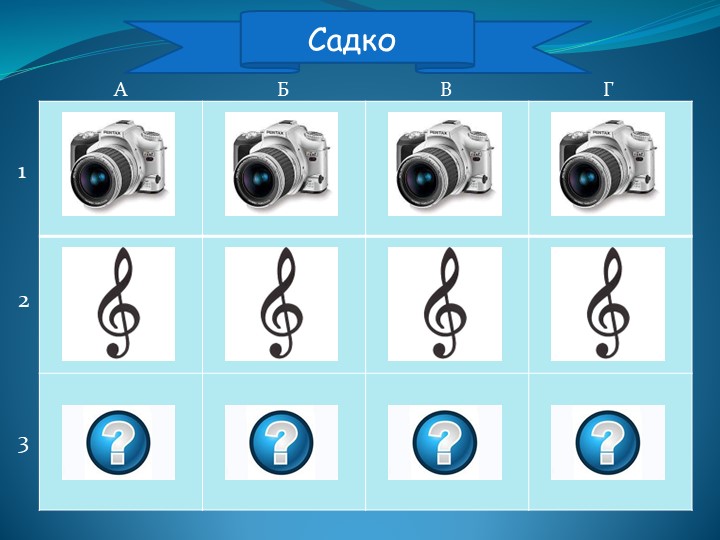Viewport: 720px width, 540px height.
Task: Open the treble clef tile in cell A2
Action: [x=118, y=303]
